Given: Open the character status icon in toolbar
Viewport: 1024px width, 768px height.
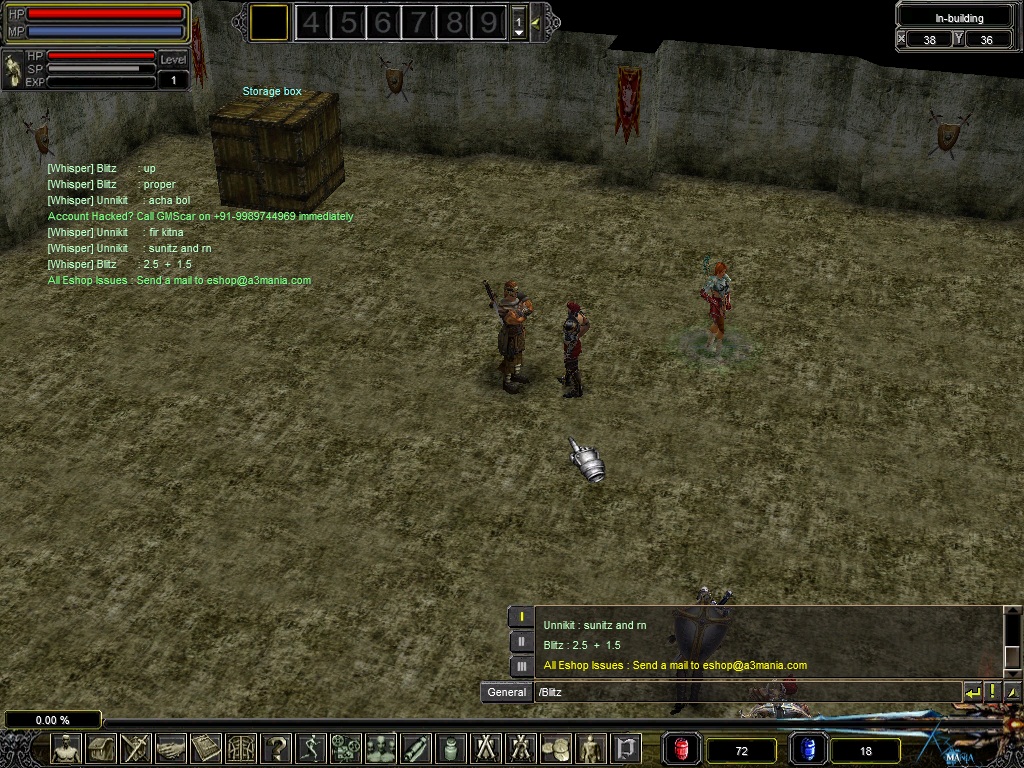Looking at the screenshot, I should (66, 748).
